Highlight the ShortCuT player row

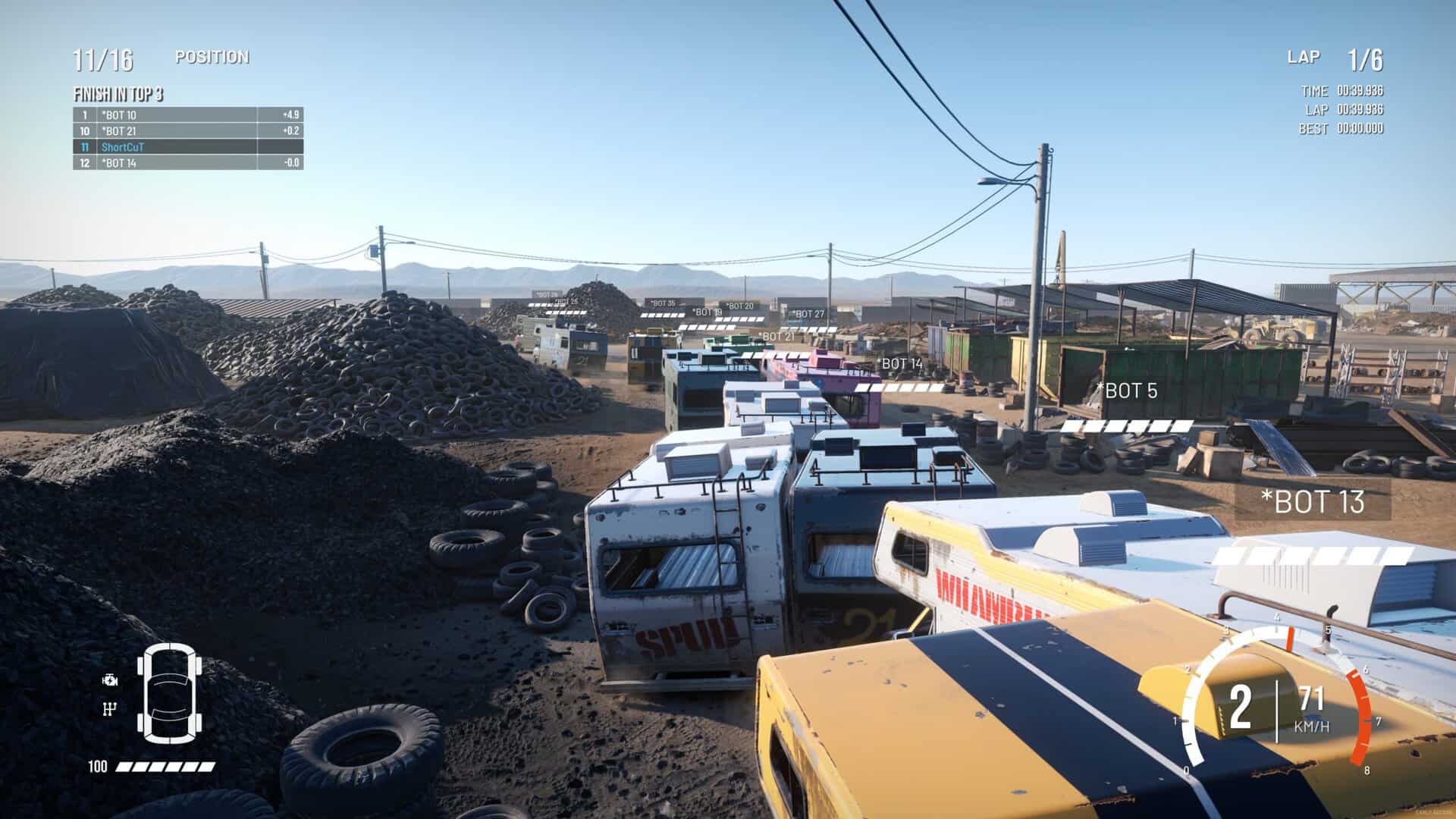pos(188,147)
